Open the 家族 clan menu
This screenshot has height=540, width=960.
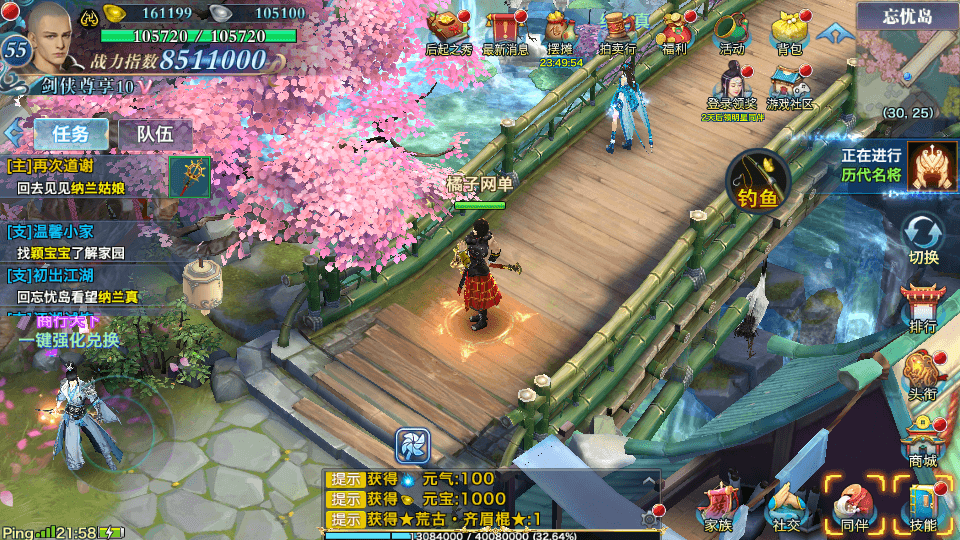point(718,506)
